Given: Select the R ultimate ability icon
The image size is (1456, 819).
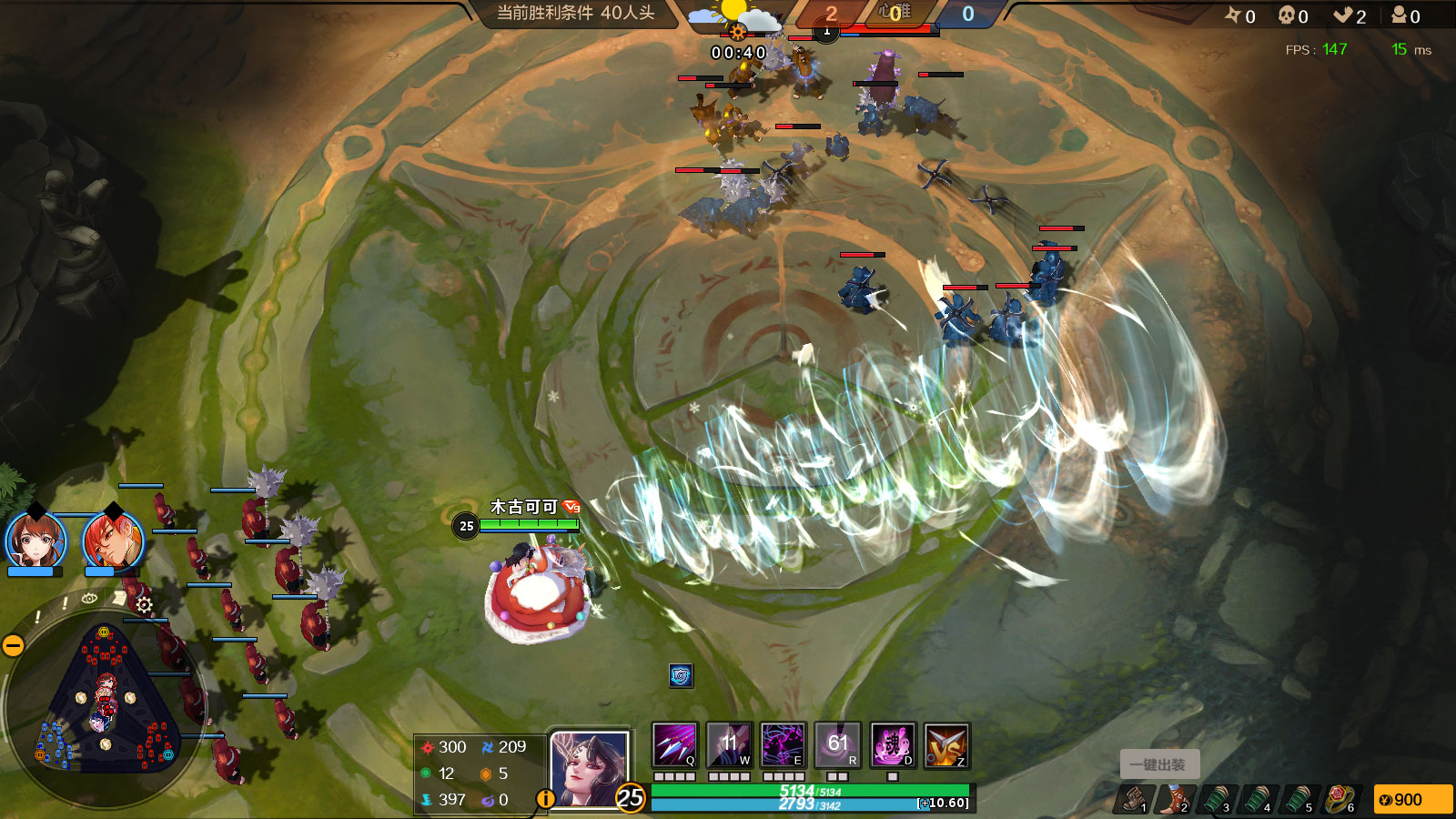Looking at the screenshot, I should pos(837,745).
